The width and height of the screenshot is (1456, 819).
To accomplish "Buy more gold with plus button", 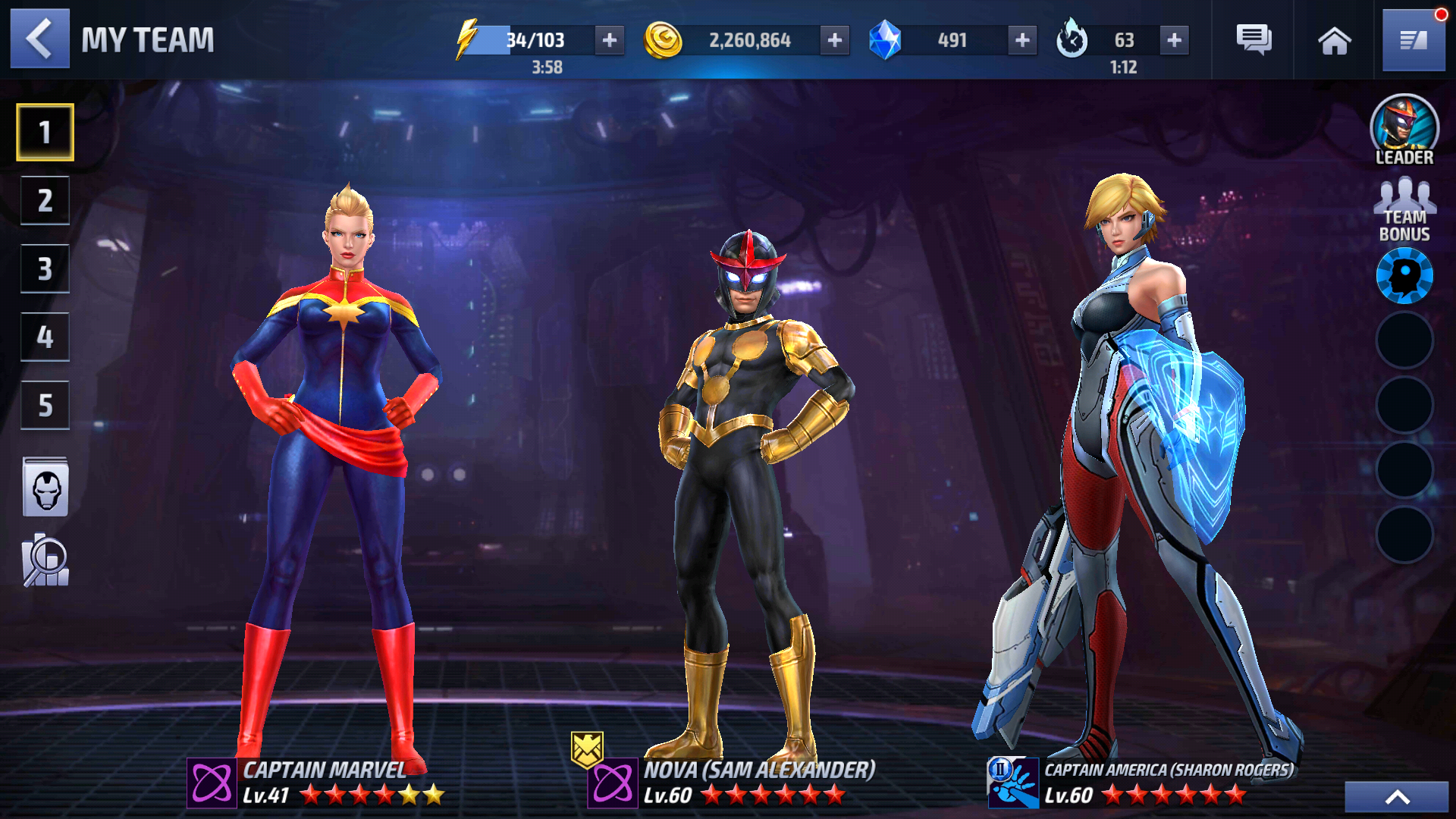I will 834,40.
